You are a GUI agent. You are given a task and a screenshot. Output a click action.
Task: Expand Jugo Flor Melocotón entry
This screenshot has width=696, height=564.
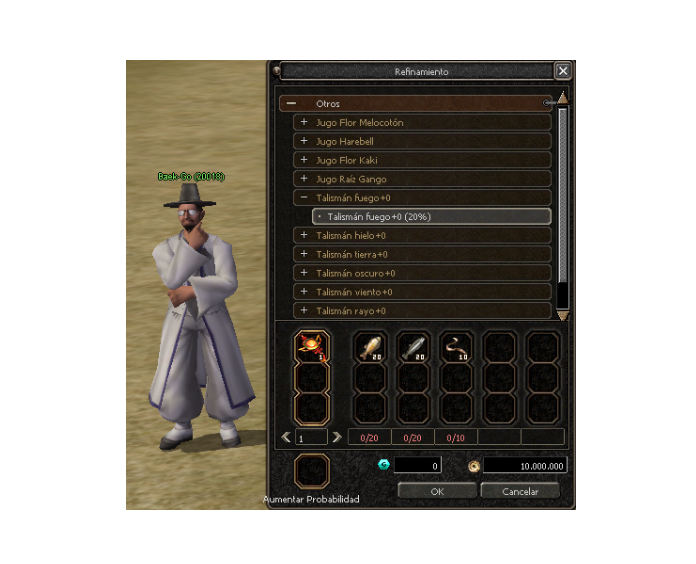click(x=304, y=123)
